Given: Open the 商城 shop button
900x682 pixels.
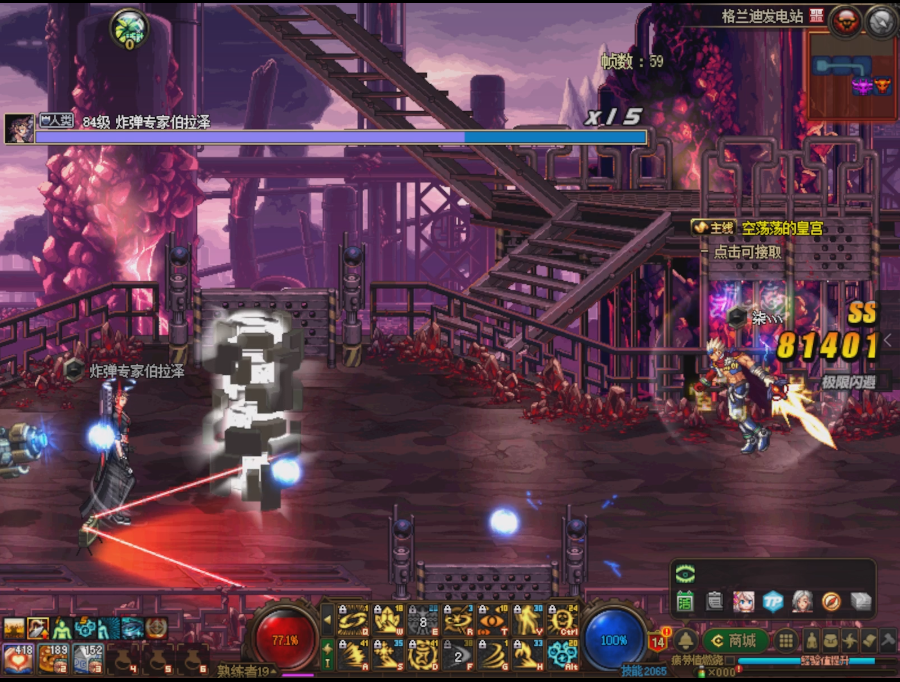Looking at the screenshot, I should pyautogui.click(x=735, y=641).
